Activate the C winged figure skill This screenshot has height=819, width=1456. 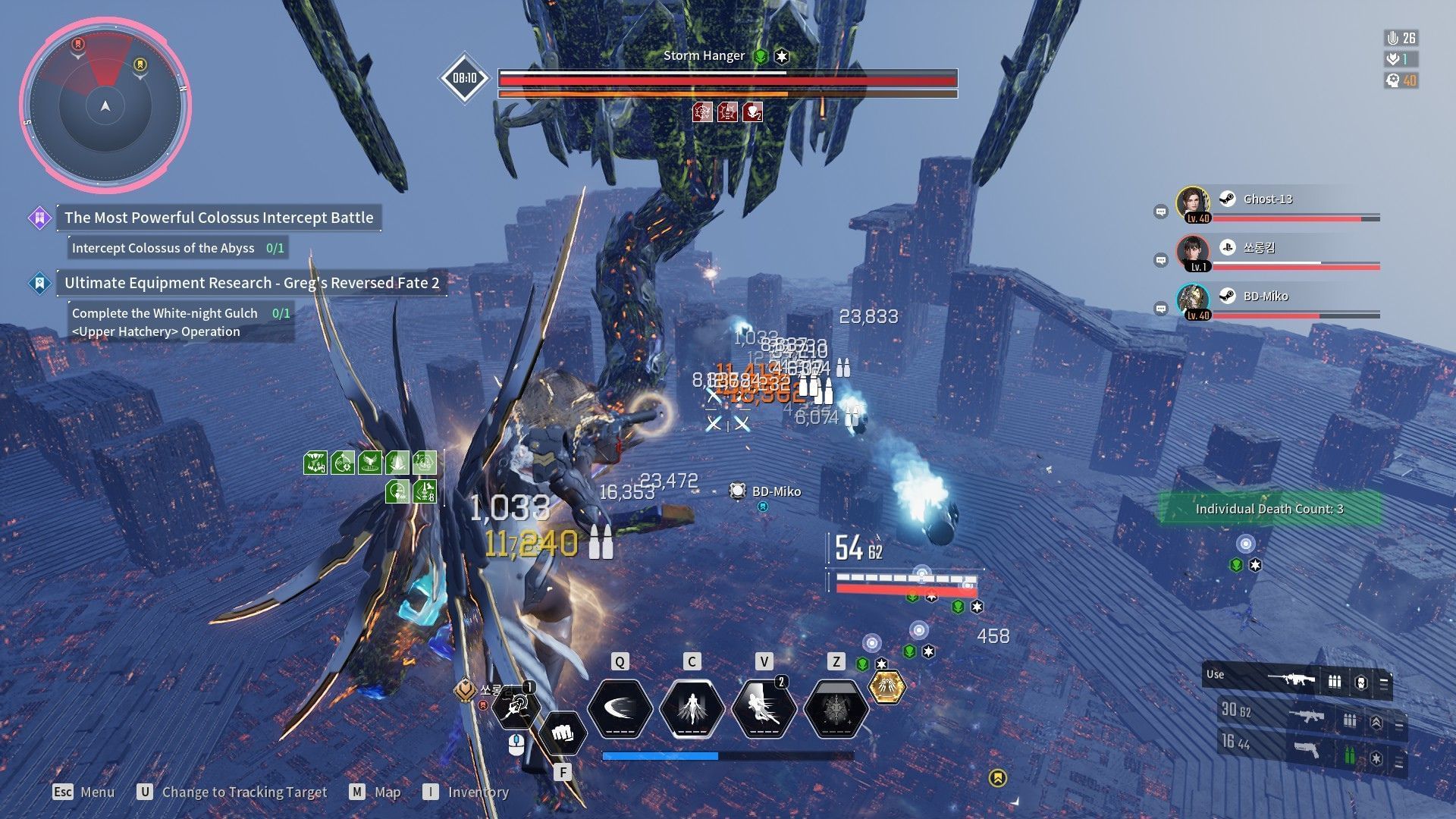(692, 708)
